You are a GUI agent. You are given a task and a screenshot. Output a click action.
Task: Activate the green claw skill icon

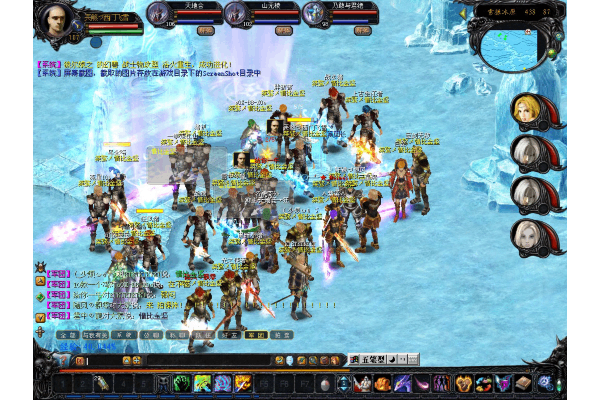pos(183,383)
